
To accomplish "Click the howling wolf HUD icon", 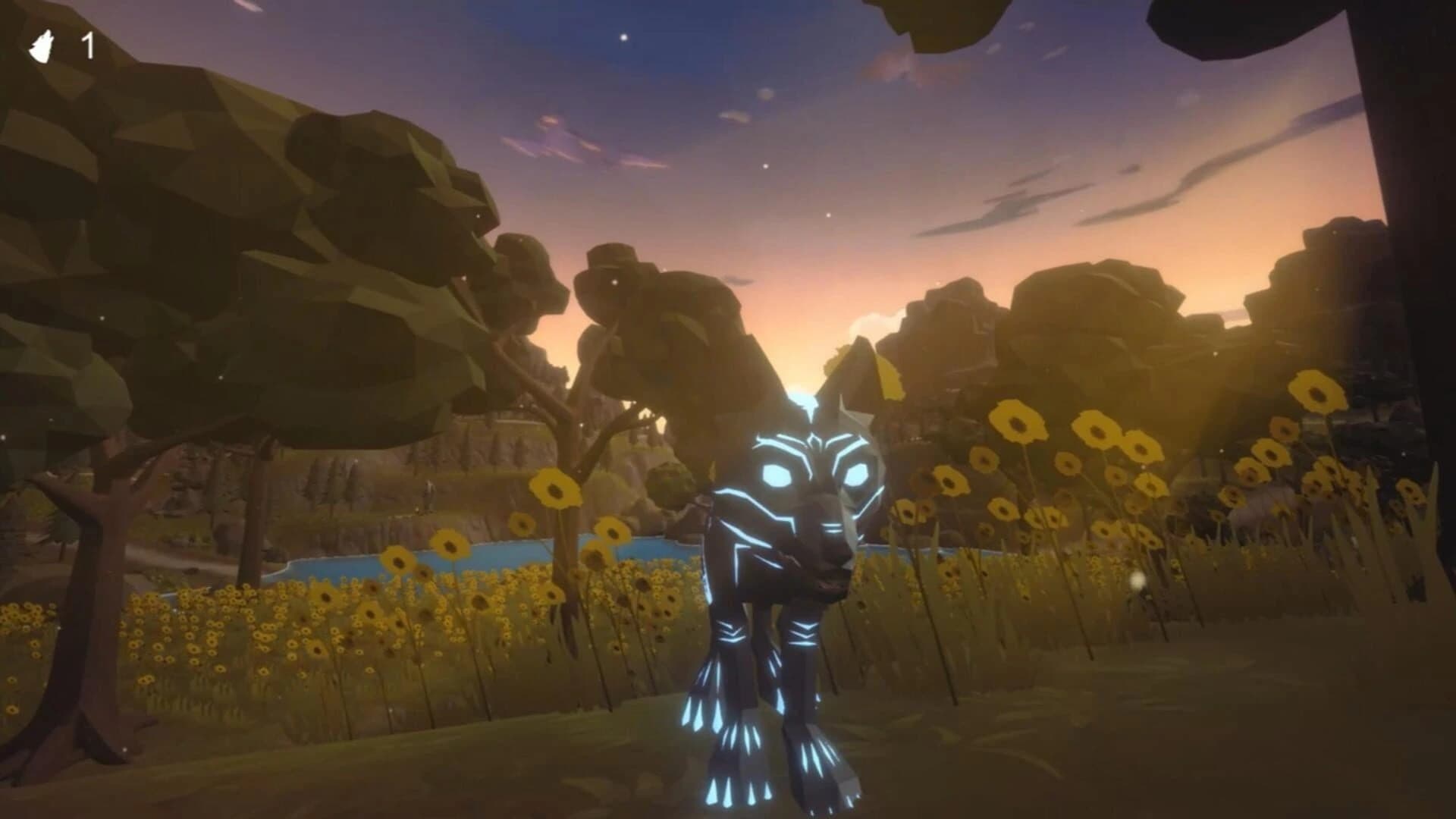I will click(43, 44).
